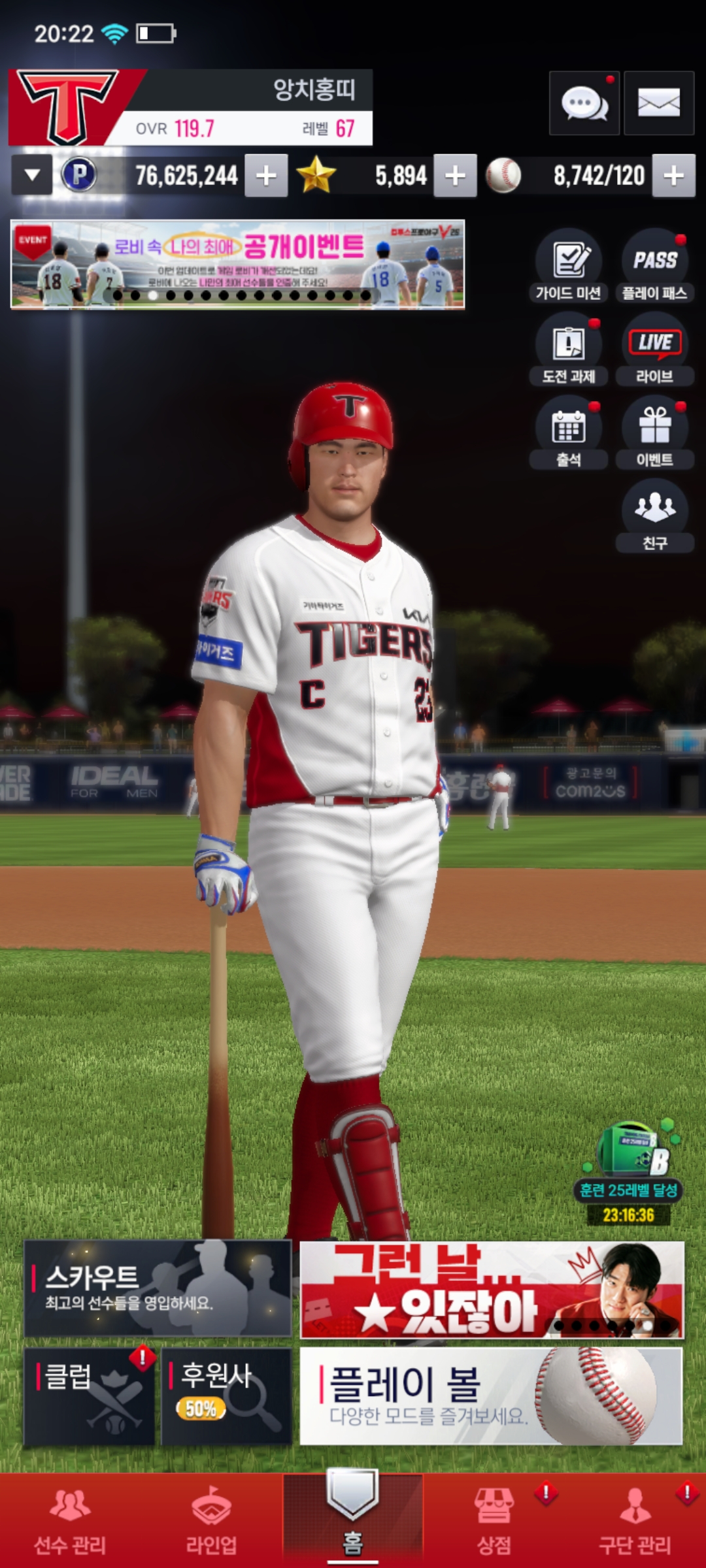The image size is (706, 1568).
Task: Open the 클럽 club panel
Action: click(90, 1396)
